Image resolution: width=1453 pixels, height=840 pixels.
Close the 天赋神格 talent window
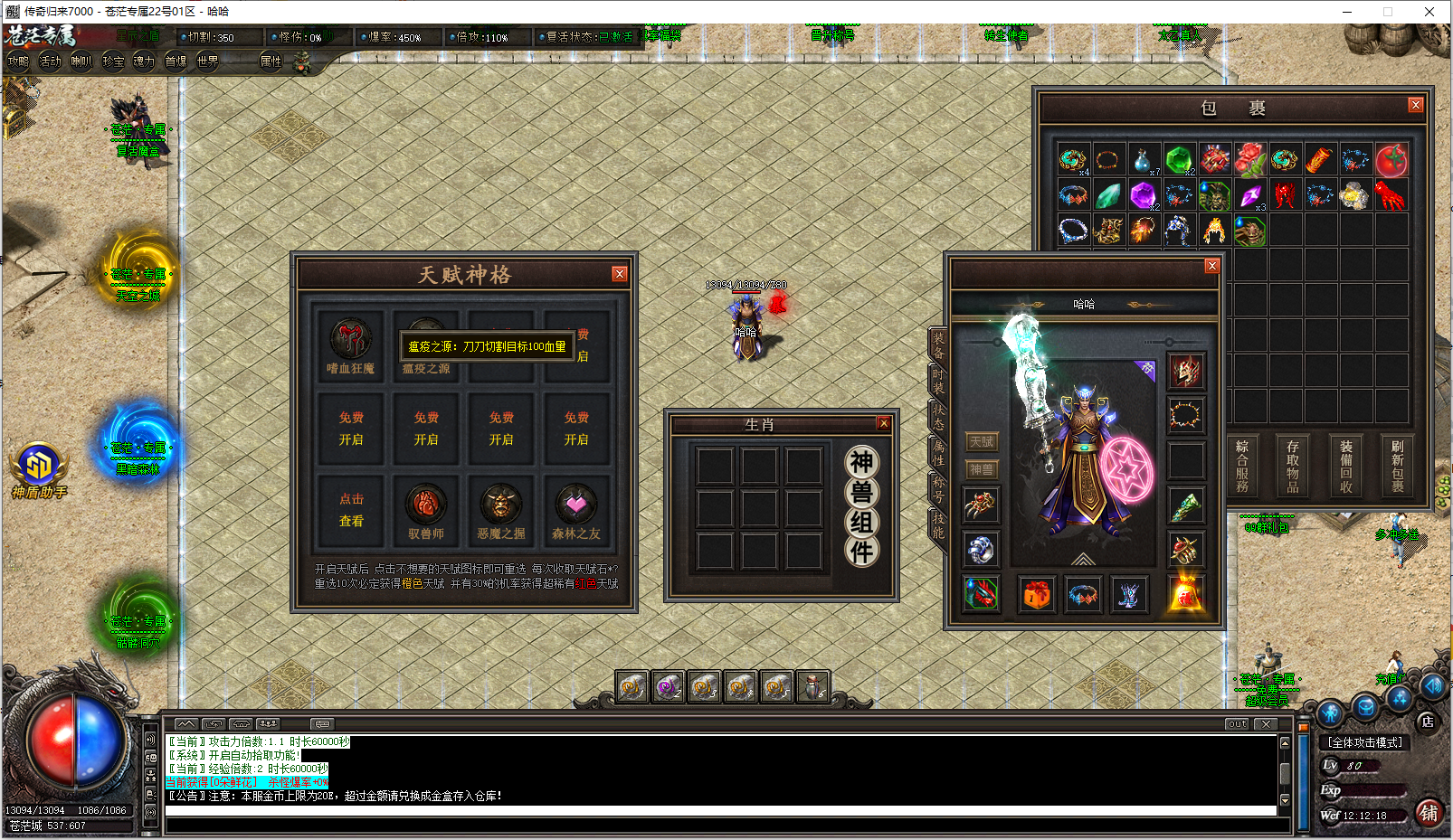pos(619,274)
